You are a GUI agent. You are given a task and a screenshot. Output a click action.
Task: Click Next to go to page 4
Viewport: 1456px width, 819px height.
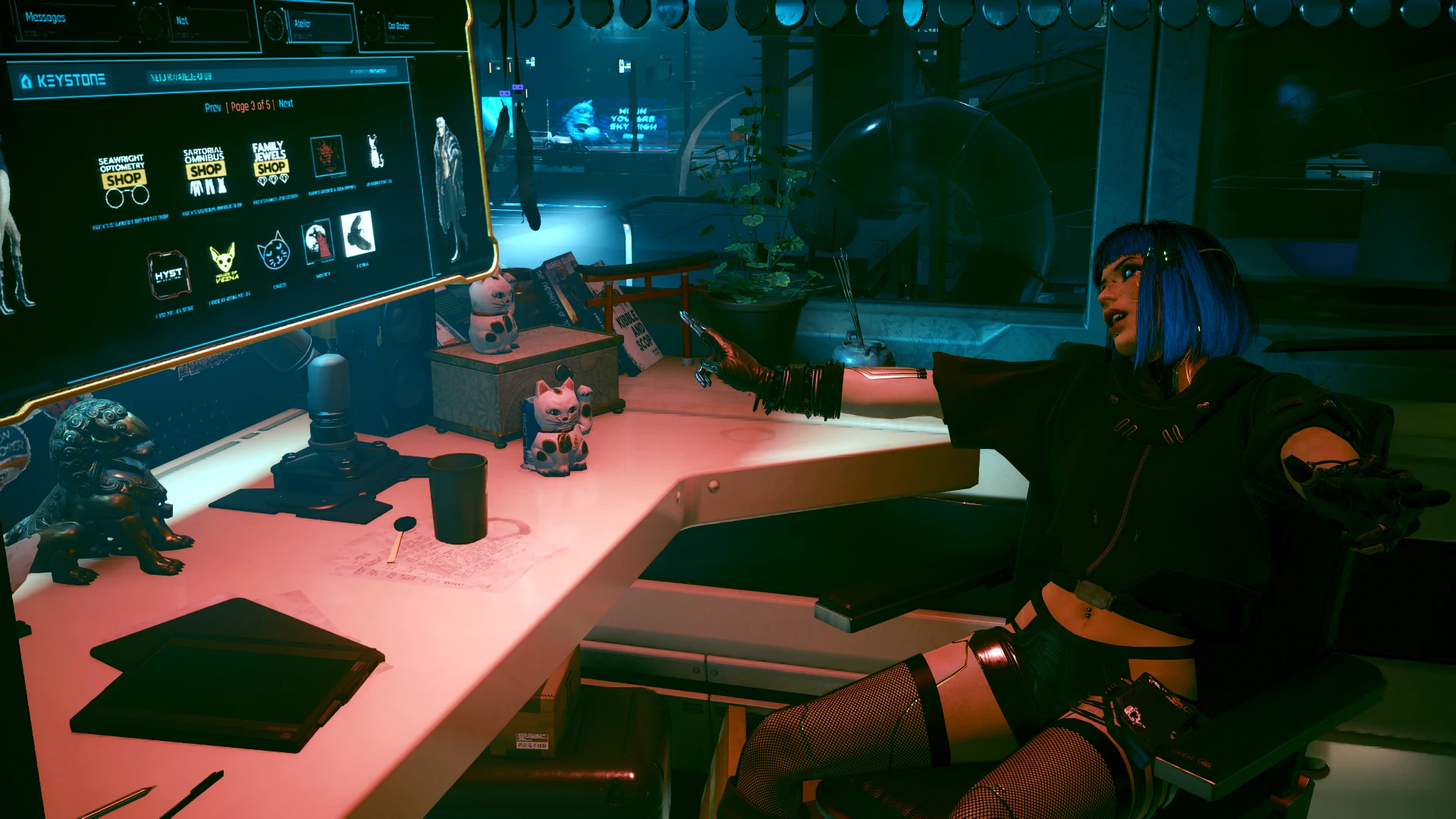coord(287,104)
